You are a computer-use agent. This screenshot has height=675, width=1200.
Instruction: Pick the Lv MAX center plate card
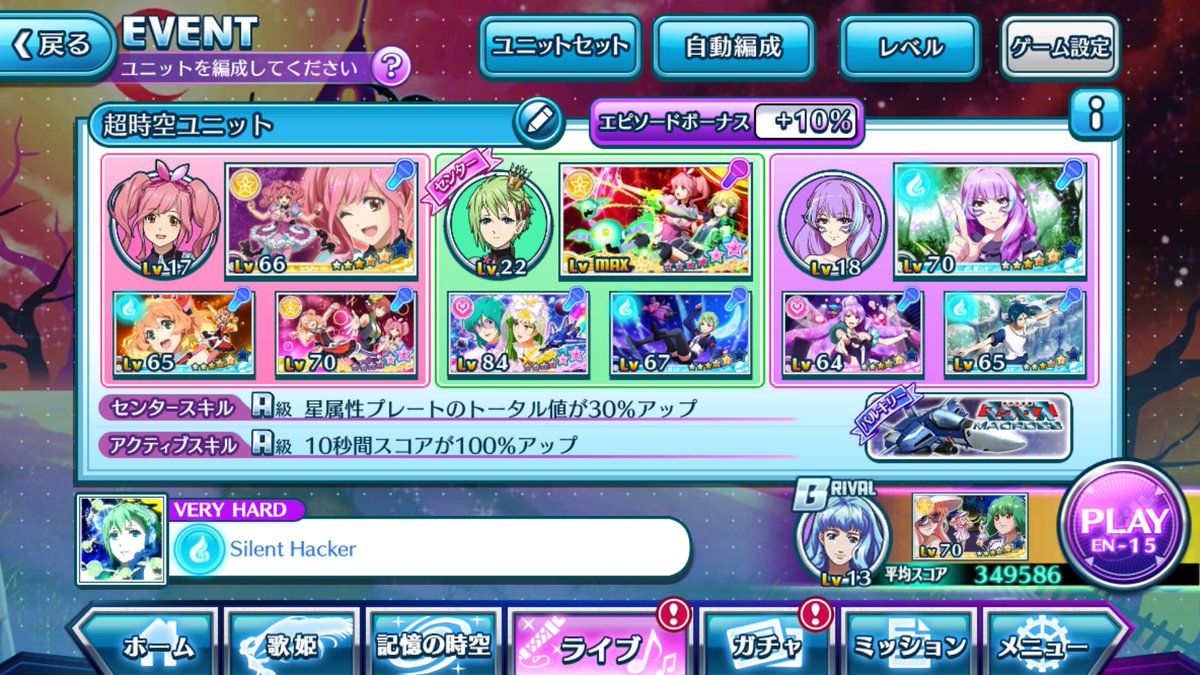point(655,220)
